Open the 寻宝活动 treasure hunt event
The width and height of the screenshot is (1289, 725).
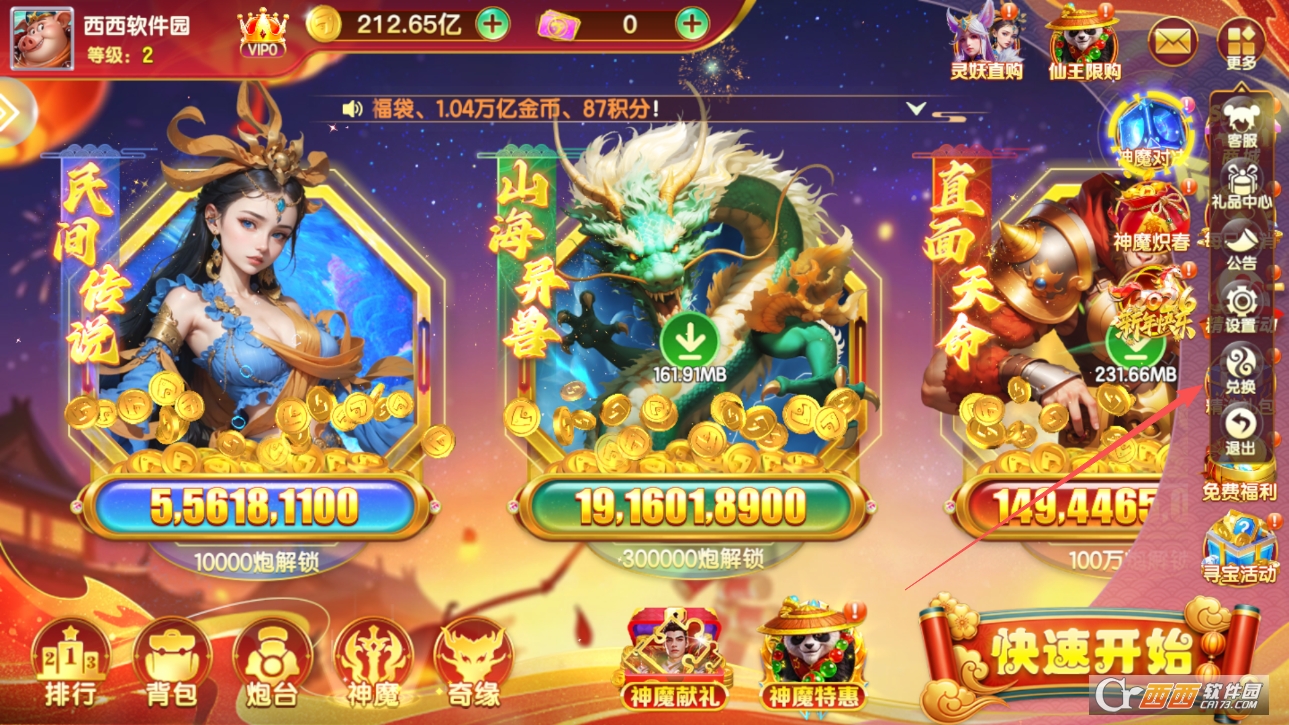pyautogui.click(x=1240, y=548)
